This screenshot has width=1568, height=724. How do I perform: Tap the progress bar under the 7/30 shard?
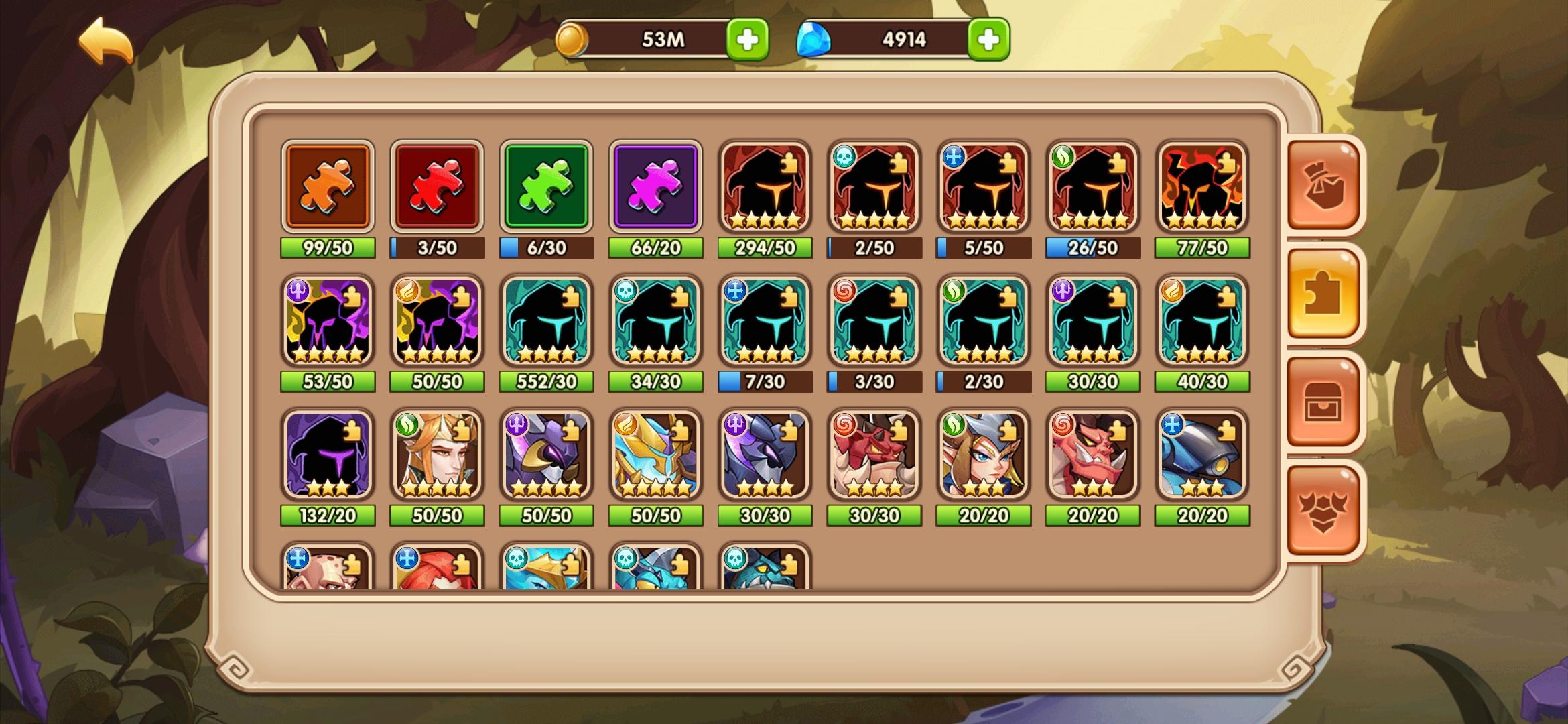pyautogui.click(x=765, y=381)
